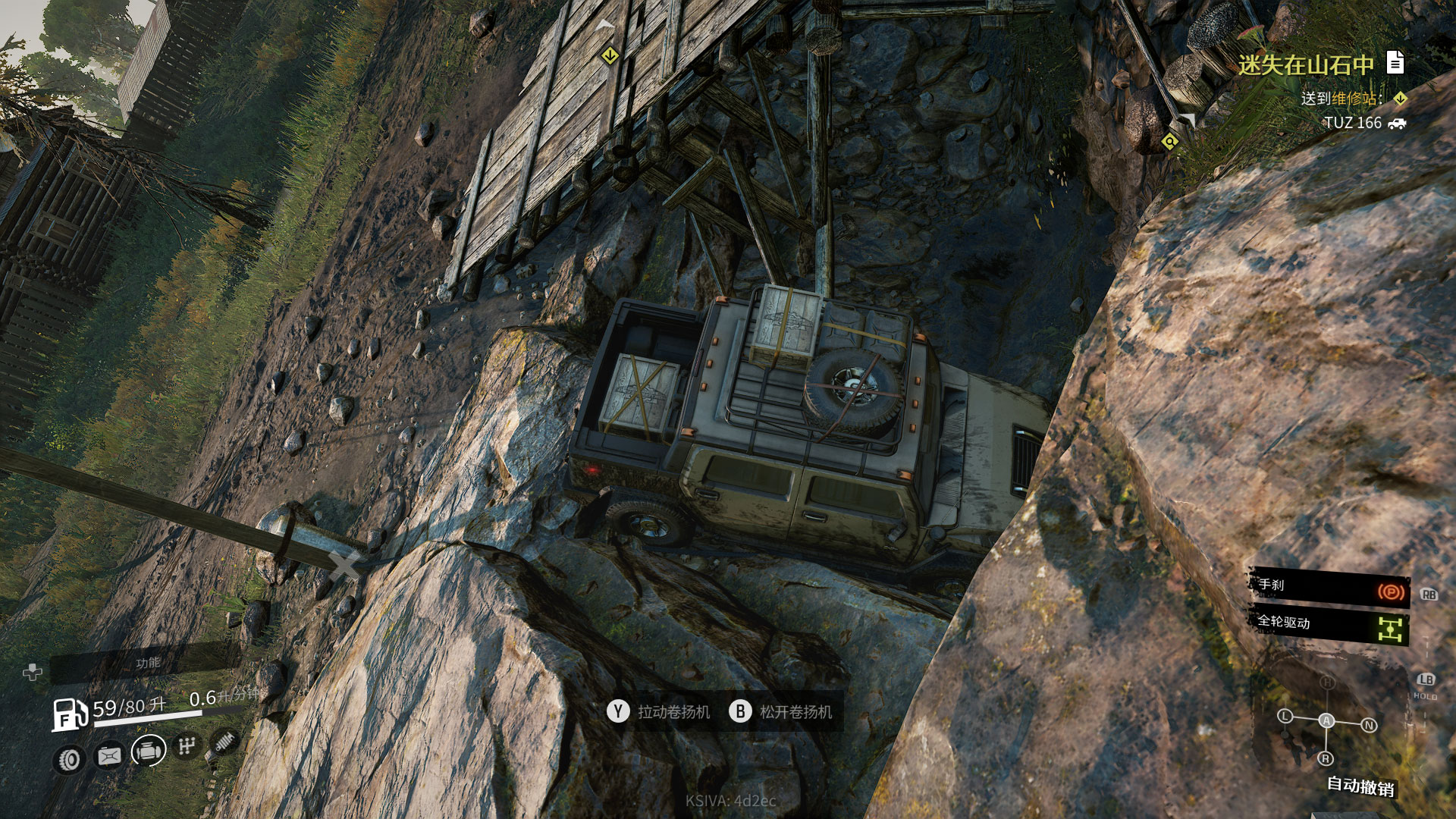Choose the H high gear position
This screenshot has height=819, width=1456.
click(x=1327, y=682)
